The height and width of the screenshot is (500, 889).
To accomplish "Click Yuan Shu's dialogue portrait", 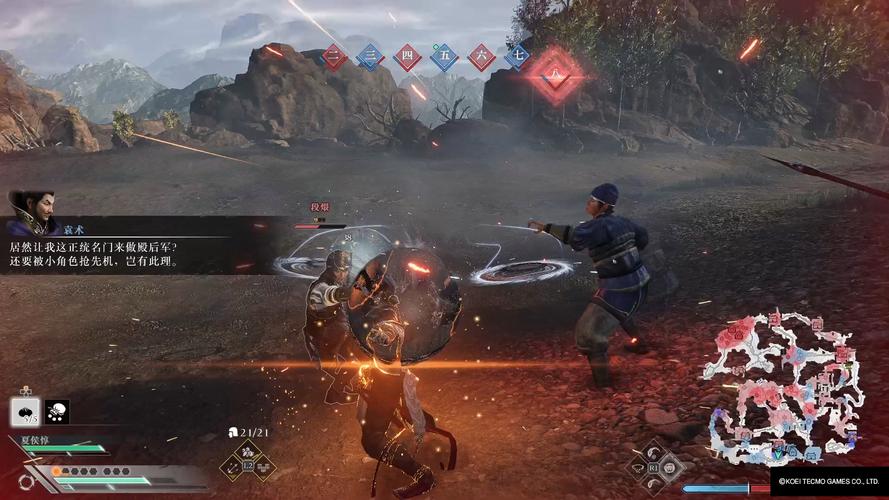I will 30,214.
